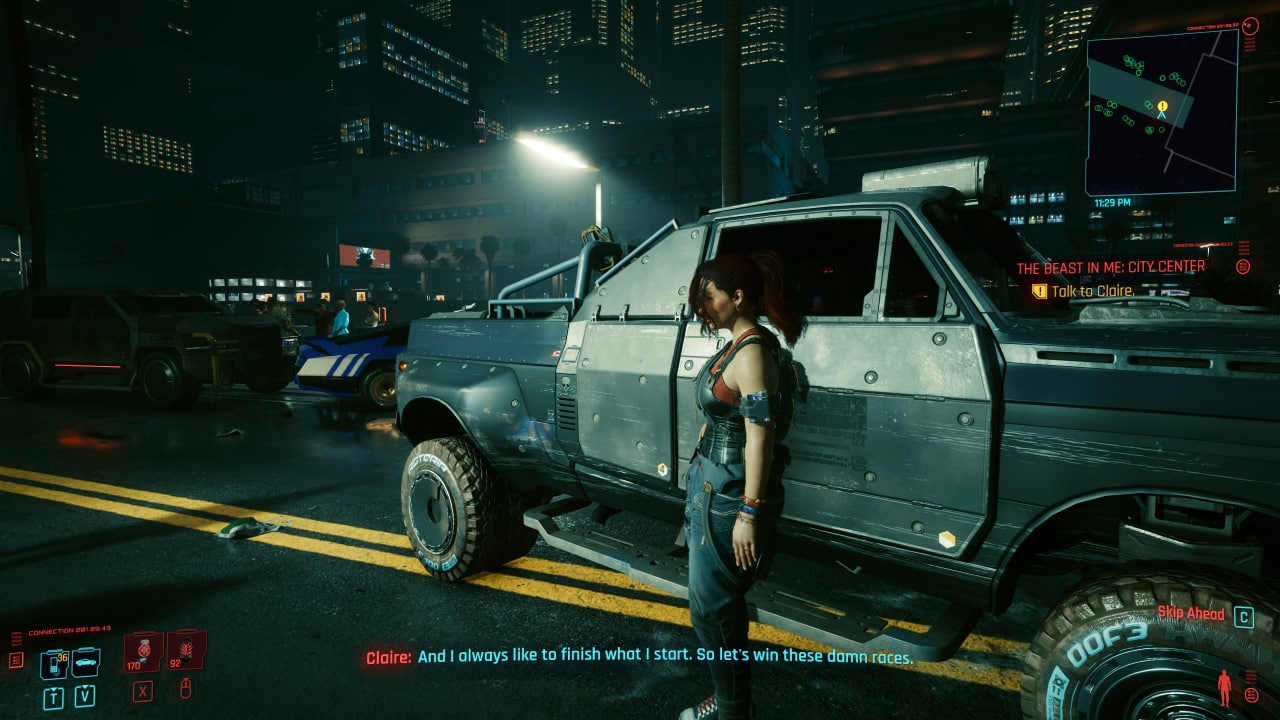
Task: Open The Beast in Me quest tracker
Action: tap(1110, 268)
